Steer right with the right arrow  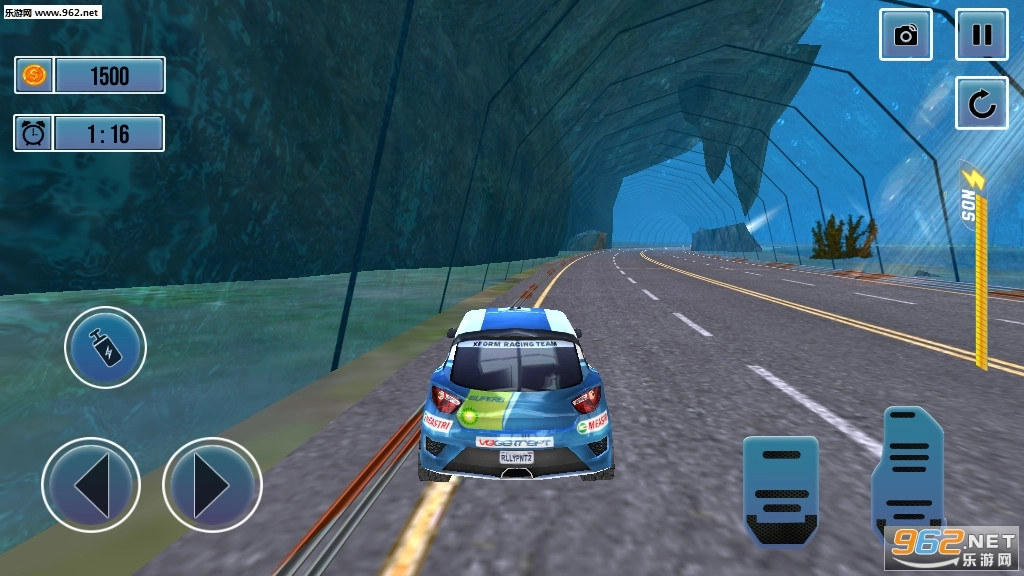tap(212, 485)
